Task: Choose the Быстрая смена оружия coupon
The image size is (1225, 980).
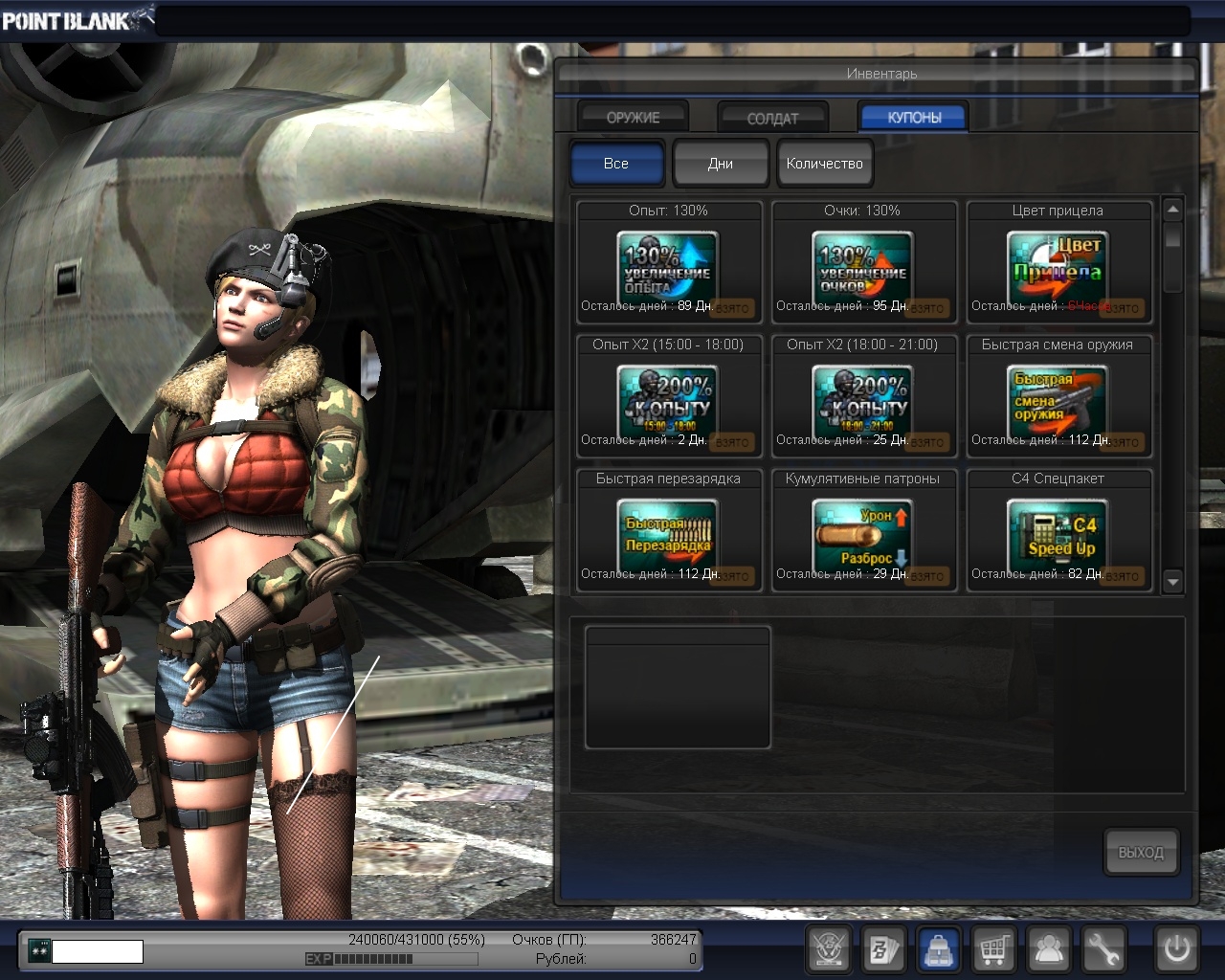Action: (x=1058, y=397)
